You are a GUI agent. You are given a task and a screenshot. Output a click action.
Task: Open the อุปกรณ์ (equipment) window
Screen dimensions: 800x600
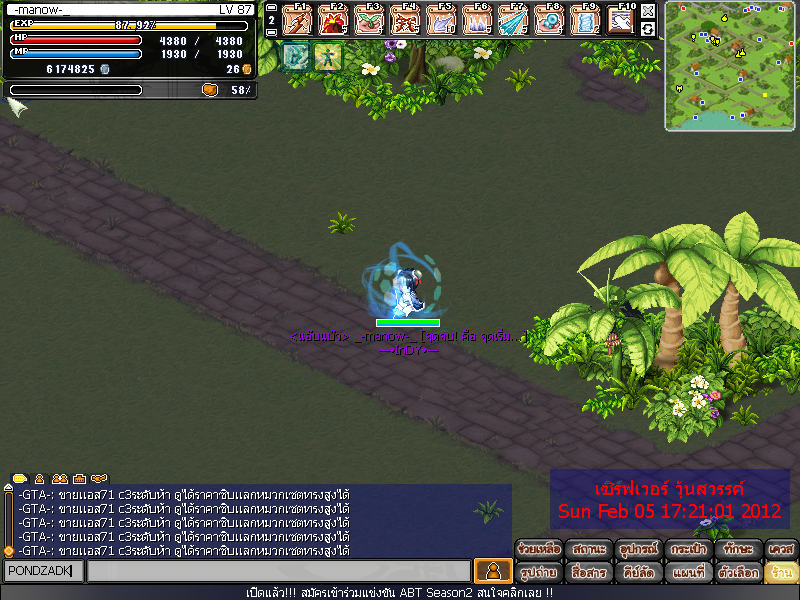click(638, 549)
